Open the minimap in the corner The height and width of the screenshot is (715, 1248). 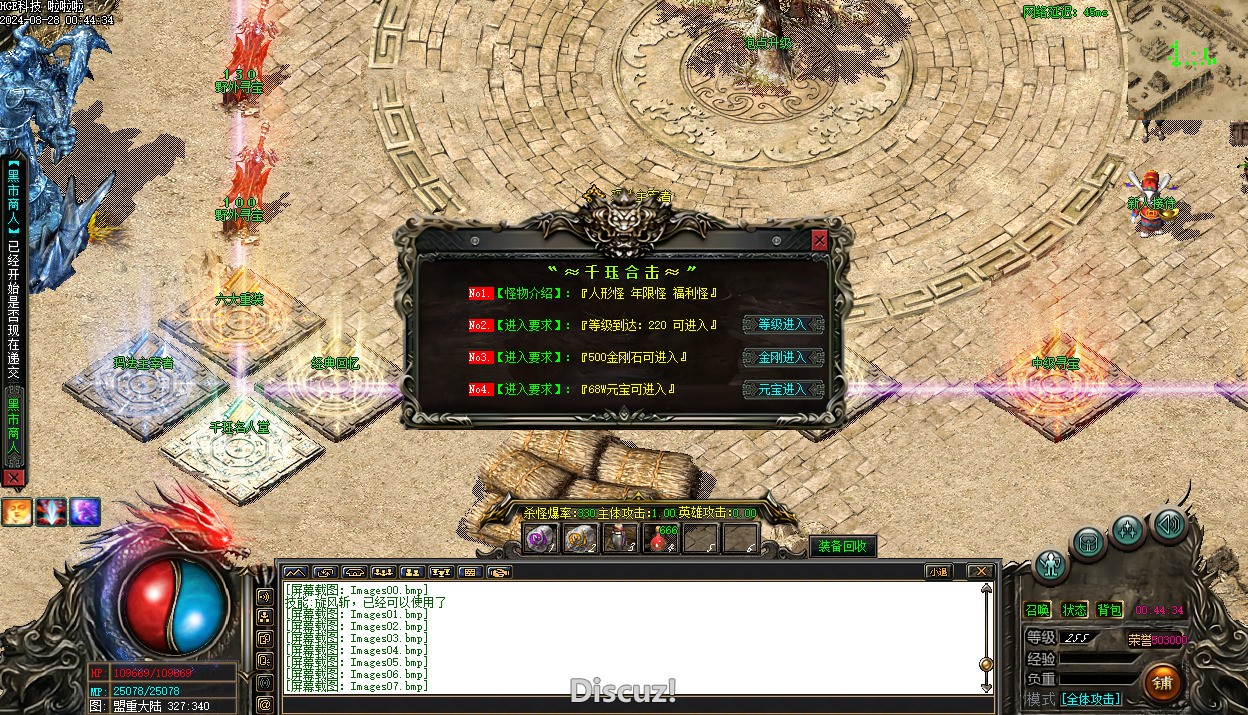[1187, 60]
